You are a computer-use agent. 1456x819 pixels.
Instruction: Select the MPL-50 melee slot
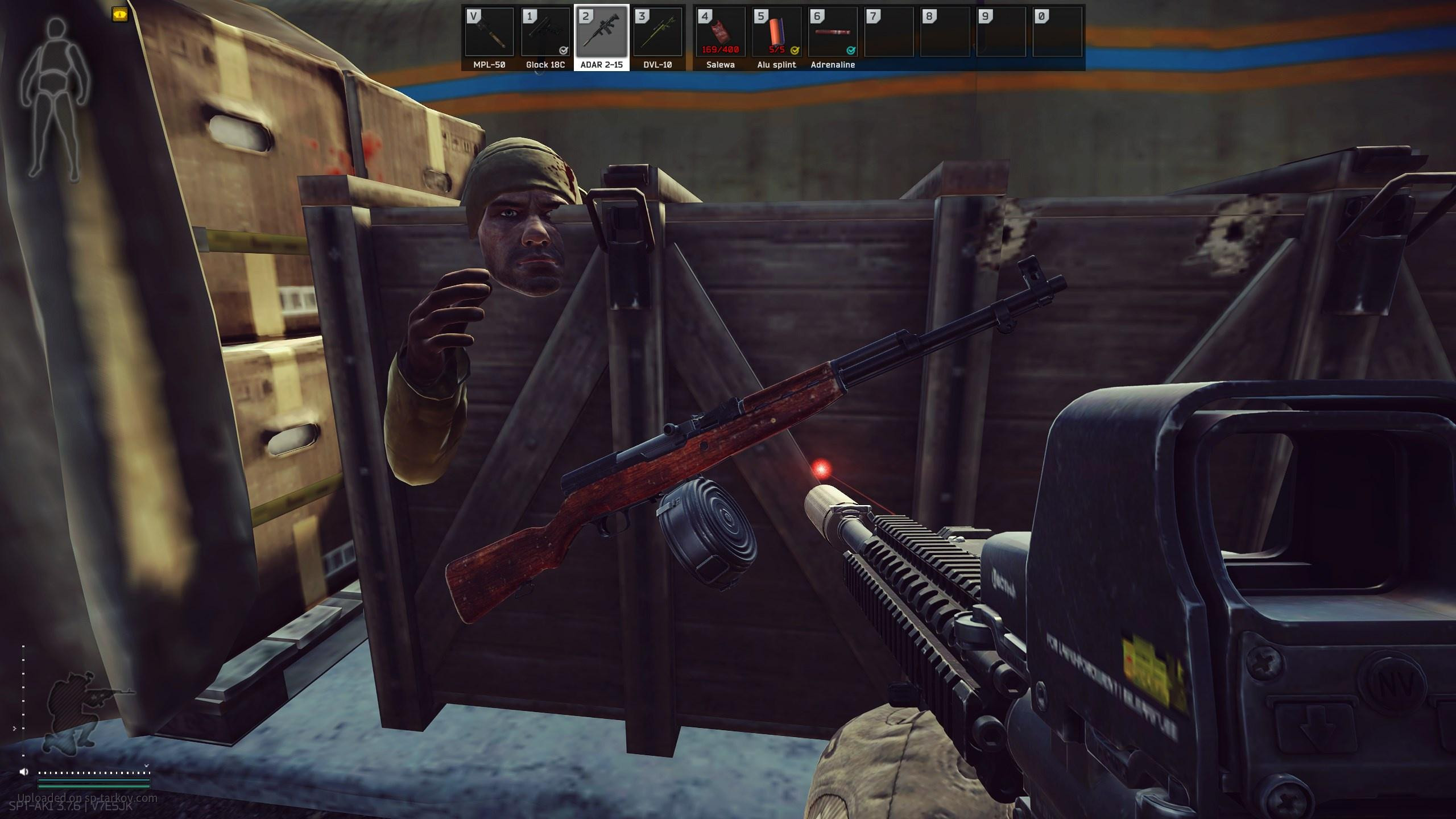[489, 33]
